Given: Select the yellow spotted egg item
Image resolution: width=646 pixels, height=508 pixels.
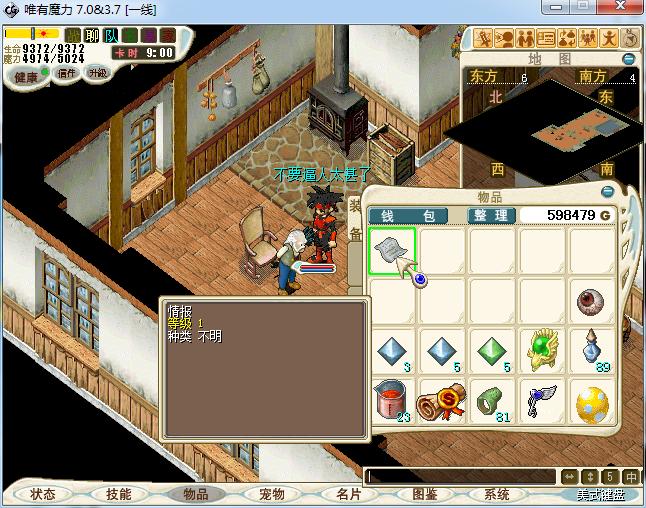Looking at the screenshot, I should [x=593, y=401].
